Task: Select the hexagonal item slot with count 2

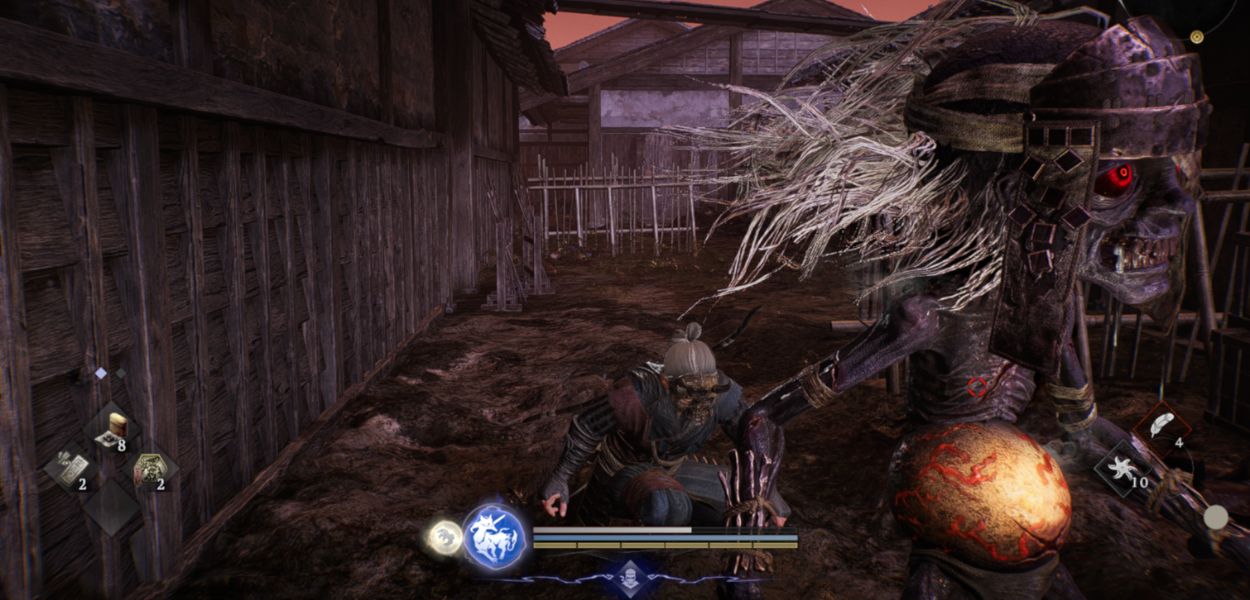Action: 151,469
